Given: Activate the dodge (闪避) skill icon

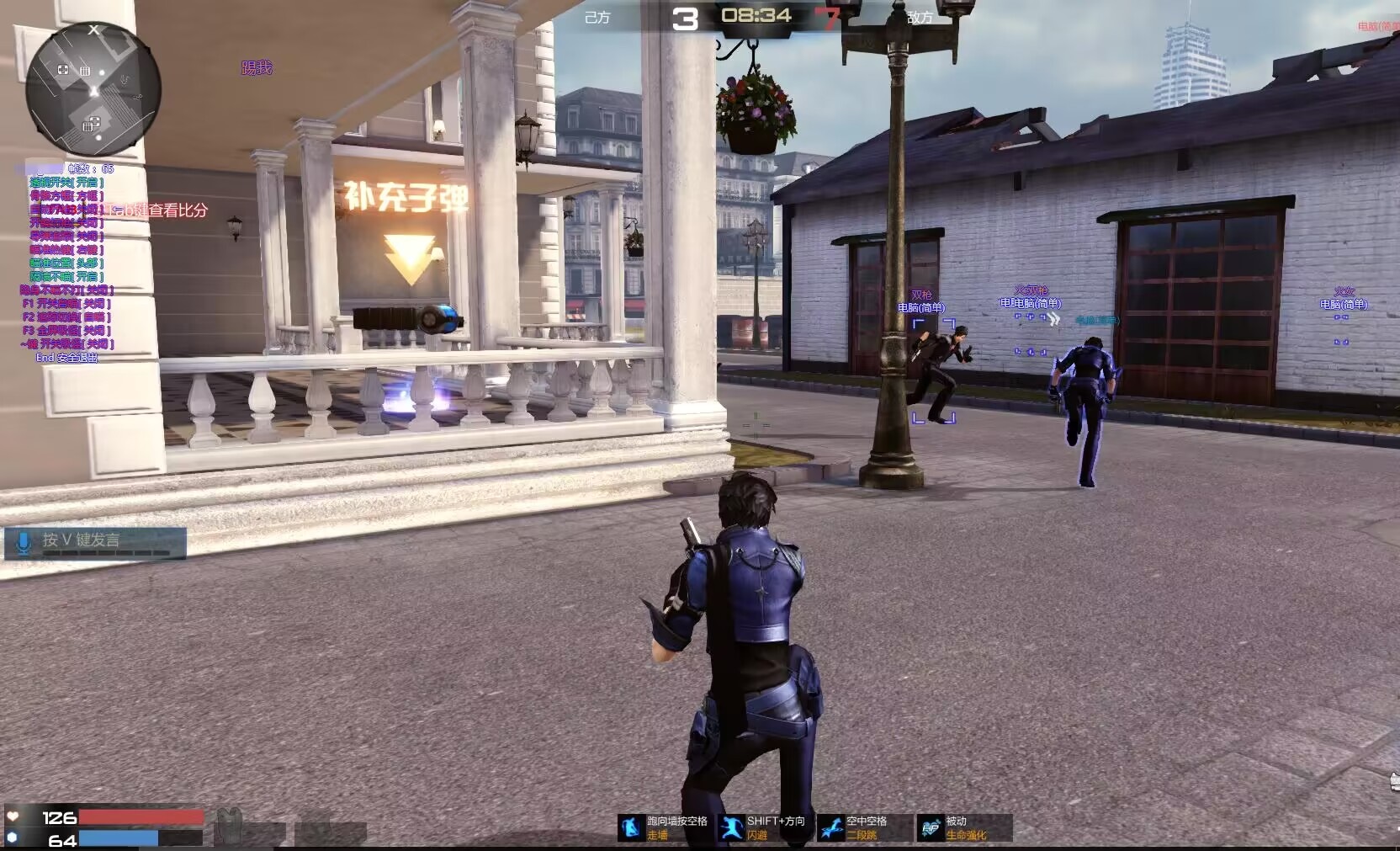Looking at the screenshot, I should pos(731,827).
